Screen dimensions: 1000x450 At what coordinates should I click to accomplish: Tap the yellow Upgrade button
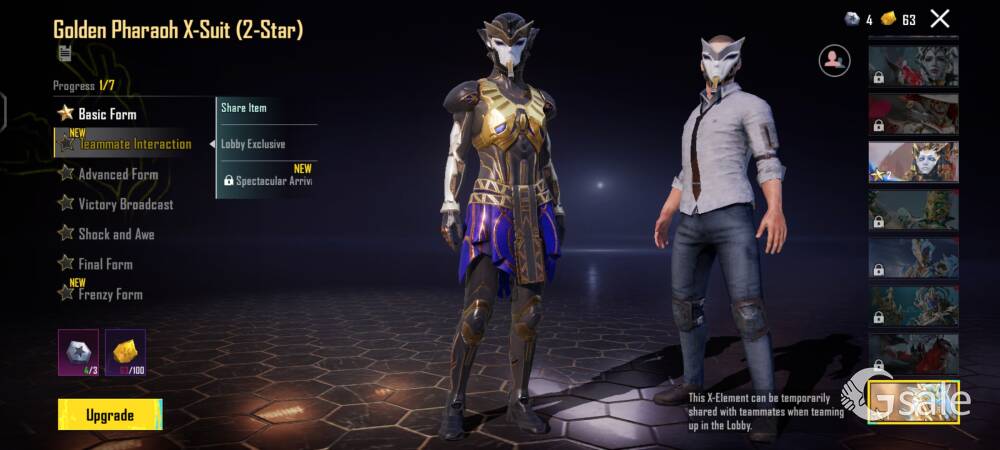(110, 415)
